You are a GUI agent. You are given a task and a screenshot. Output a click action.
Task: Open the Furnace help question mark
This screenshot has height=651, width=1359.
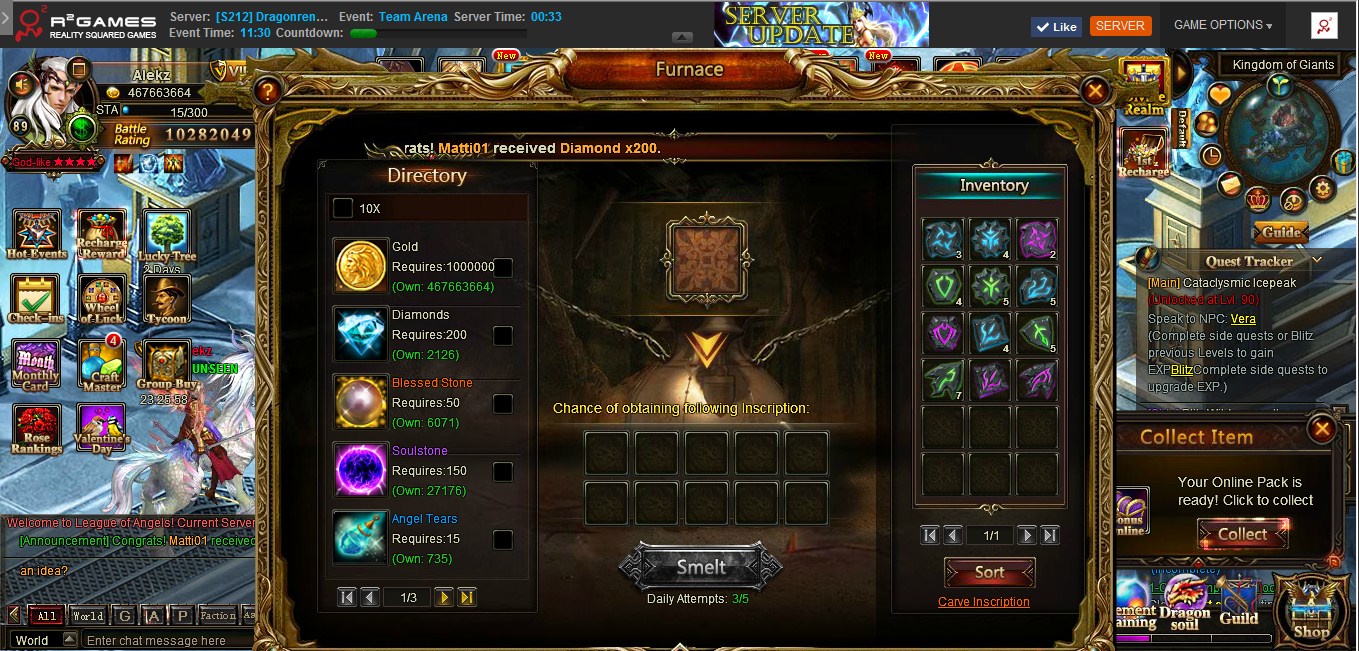pos(267,92)
